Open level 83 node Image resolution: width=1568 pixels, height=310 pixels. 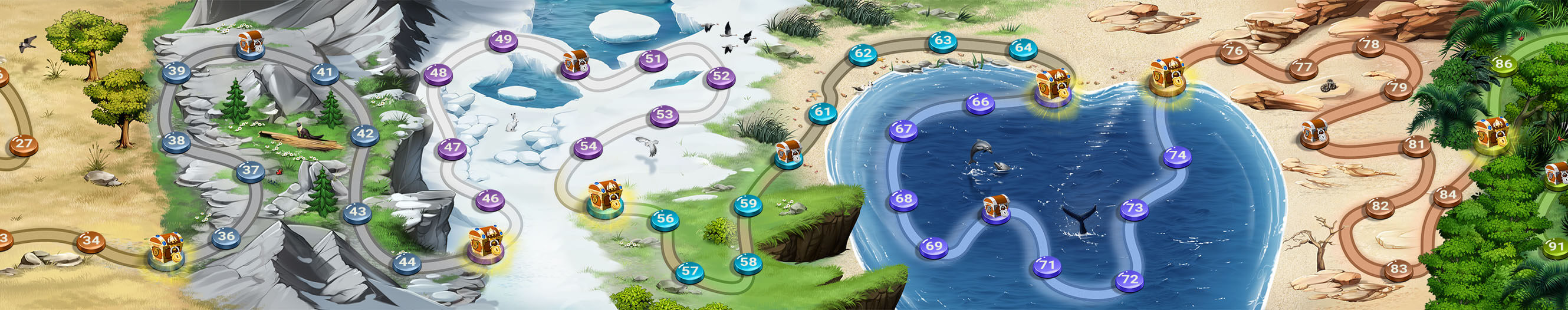pos(1399,269)
